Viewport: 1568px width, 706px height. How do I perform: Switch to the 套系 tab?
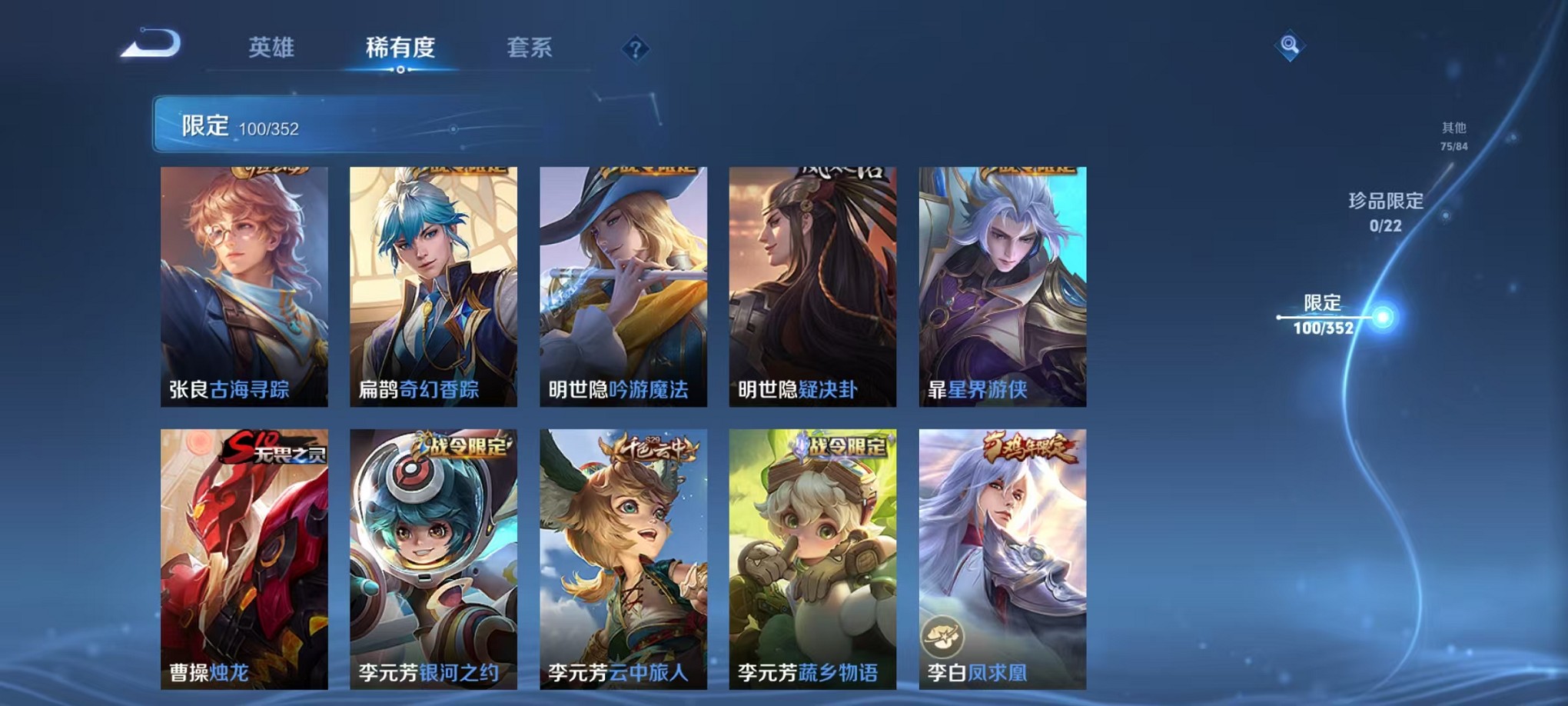[x=528, y=48]
